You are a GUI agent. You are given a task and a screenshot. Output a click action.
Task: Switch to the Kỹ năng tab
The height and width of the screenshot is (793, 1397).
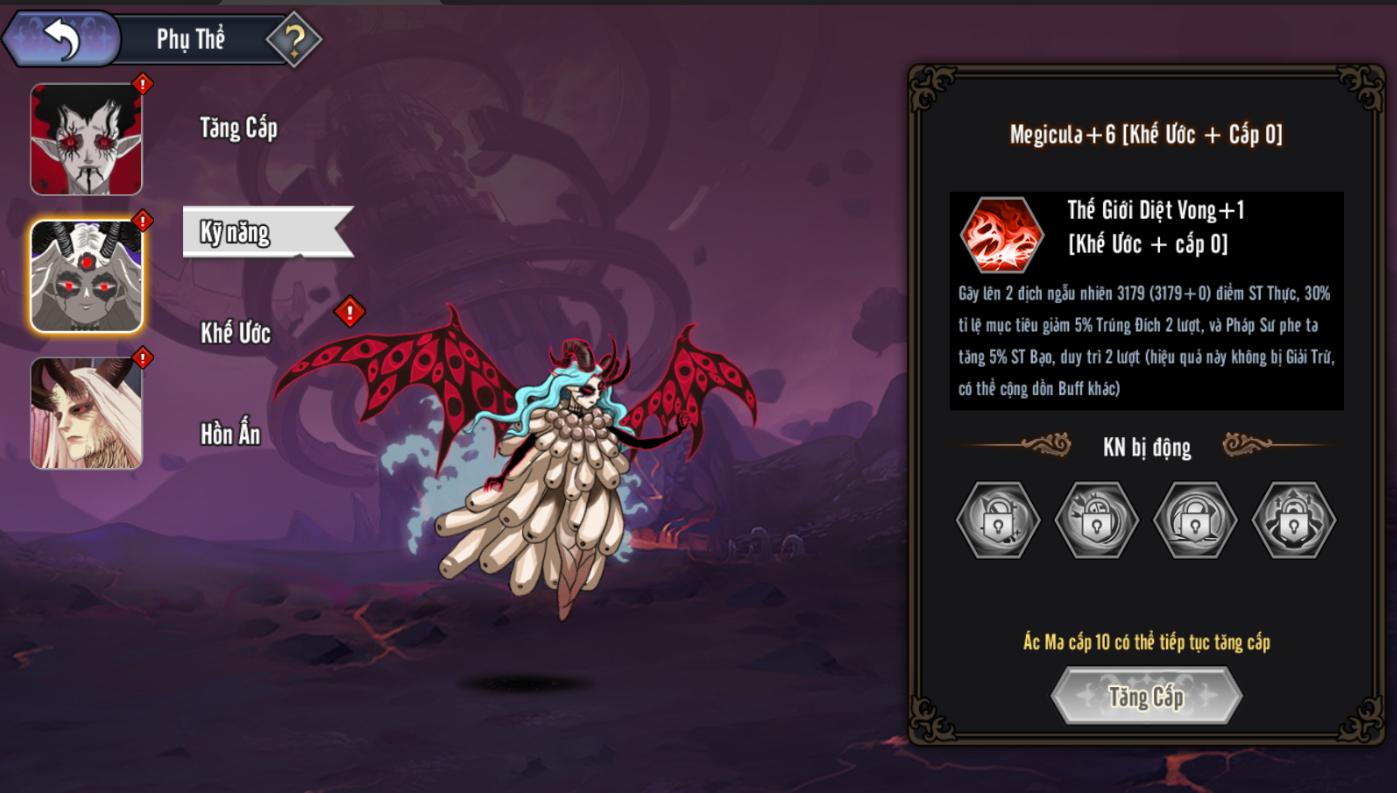point(236,232)
